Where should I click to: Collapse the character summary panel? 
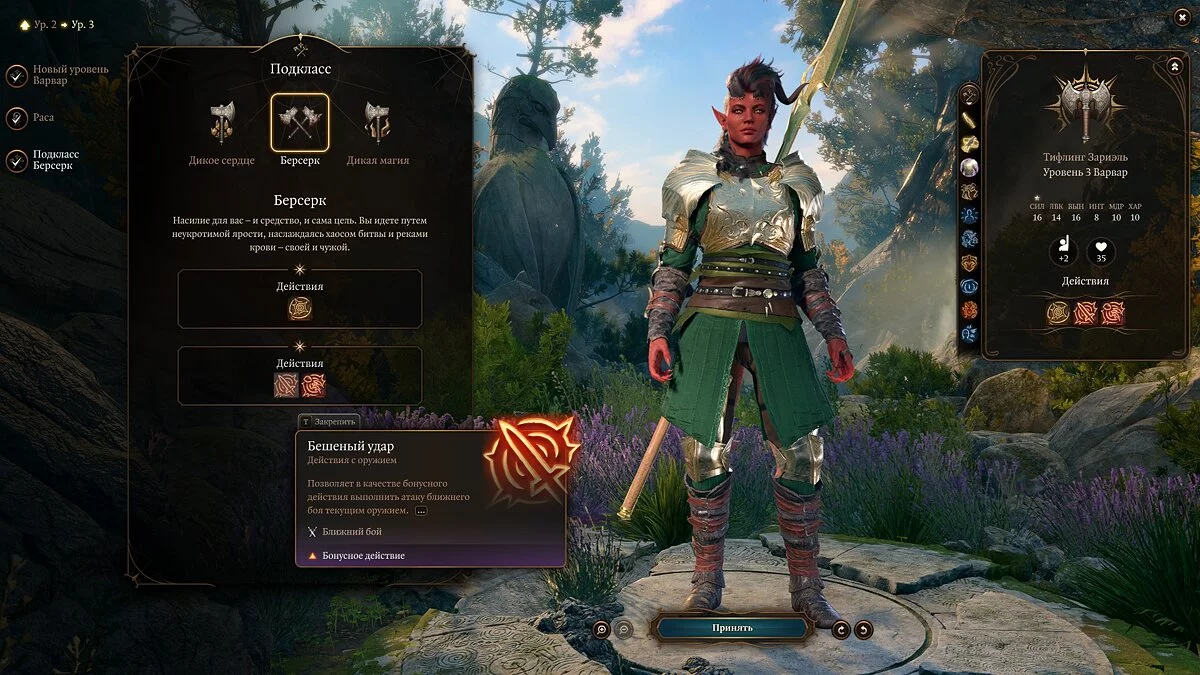coord(1174,66)
